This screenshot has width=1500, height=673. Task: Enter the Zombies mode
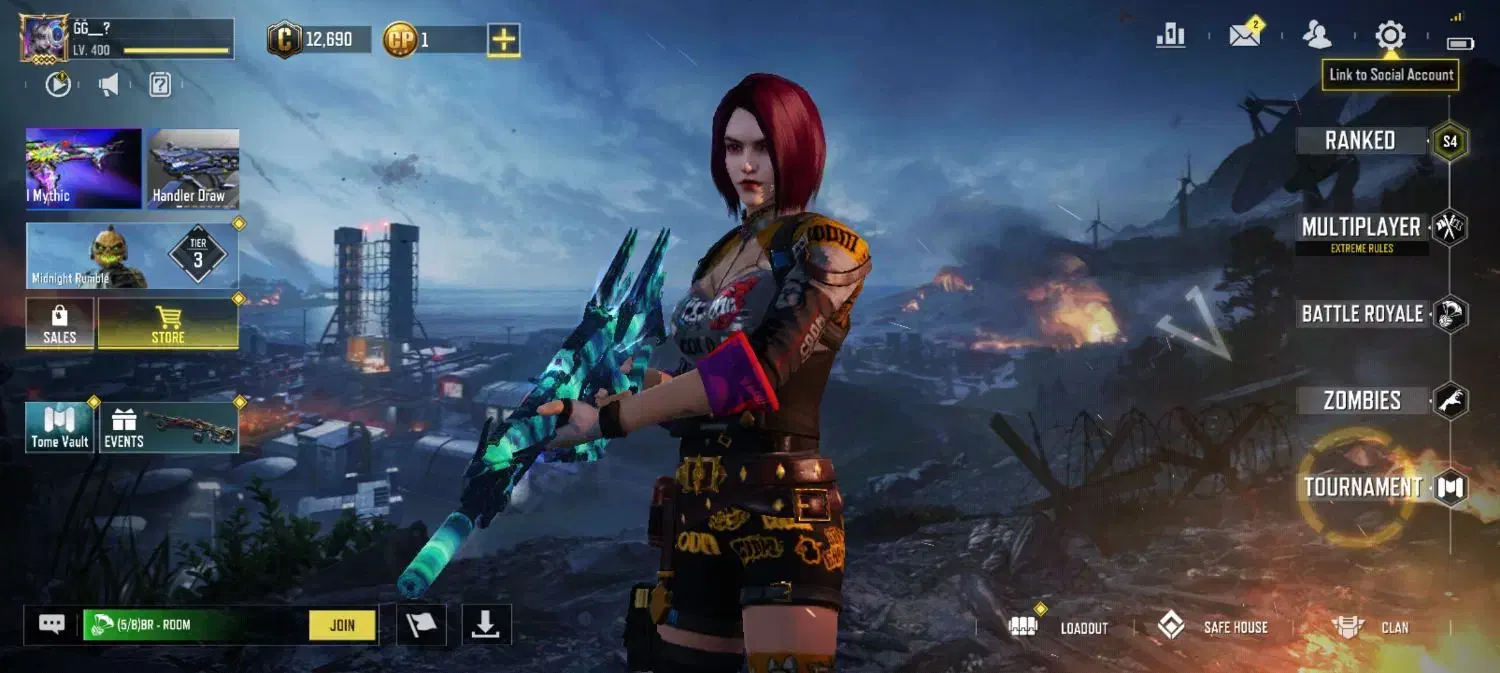tap(1362, 401)
